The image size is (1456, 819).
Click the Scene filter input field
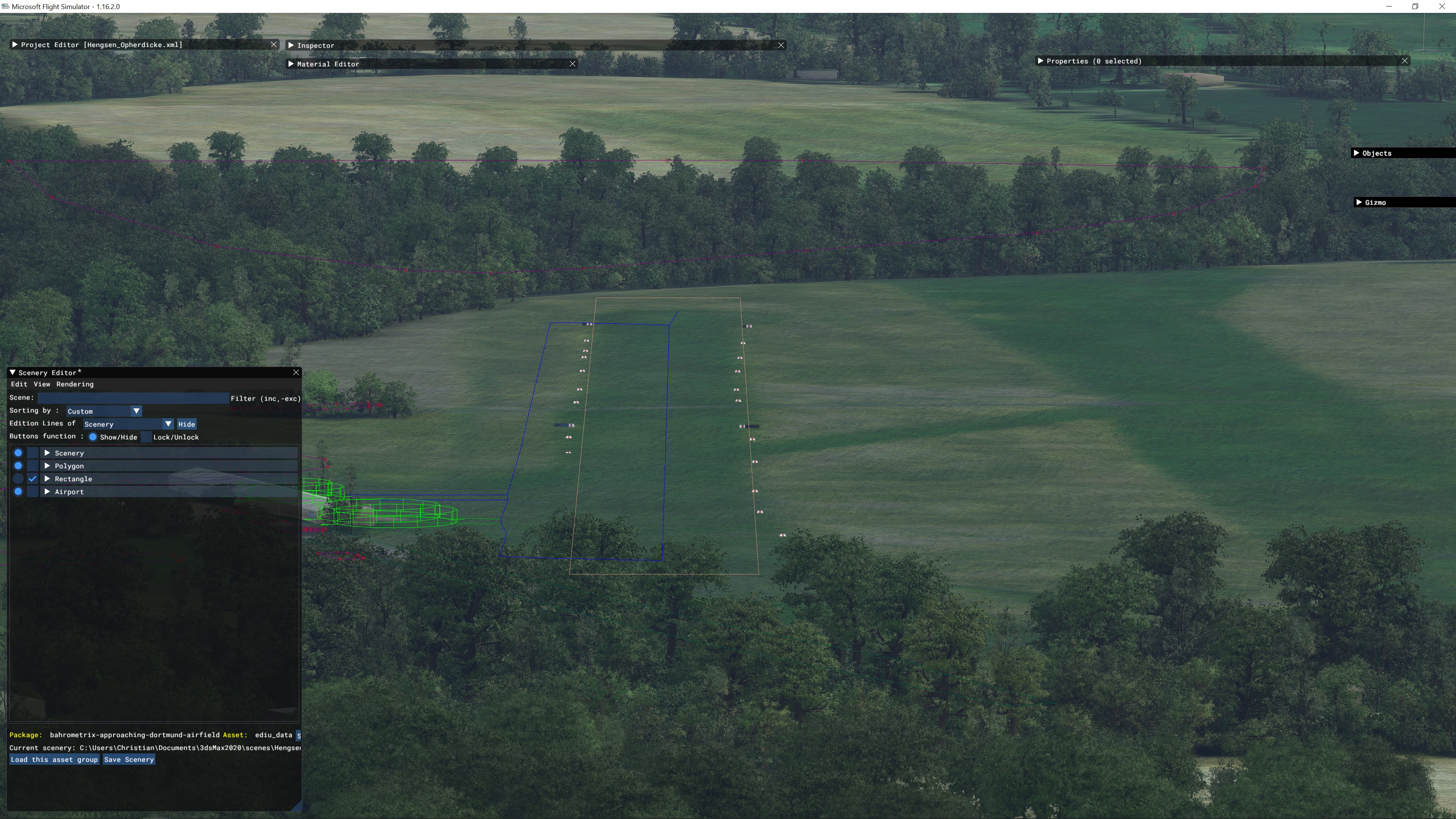tap(133, 398)
